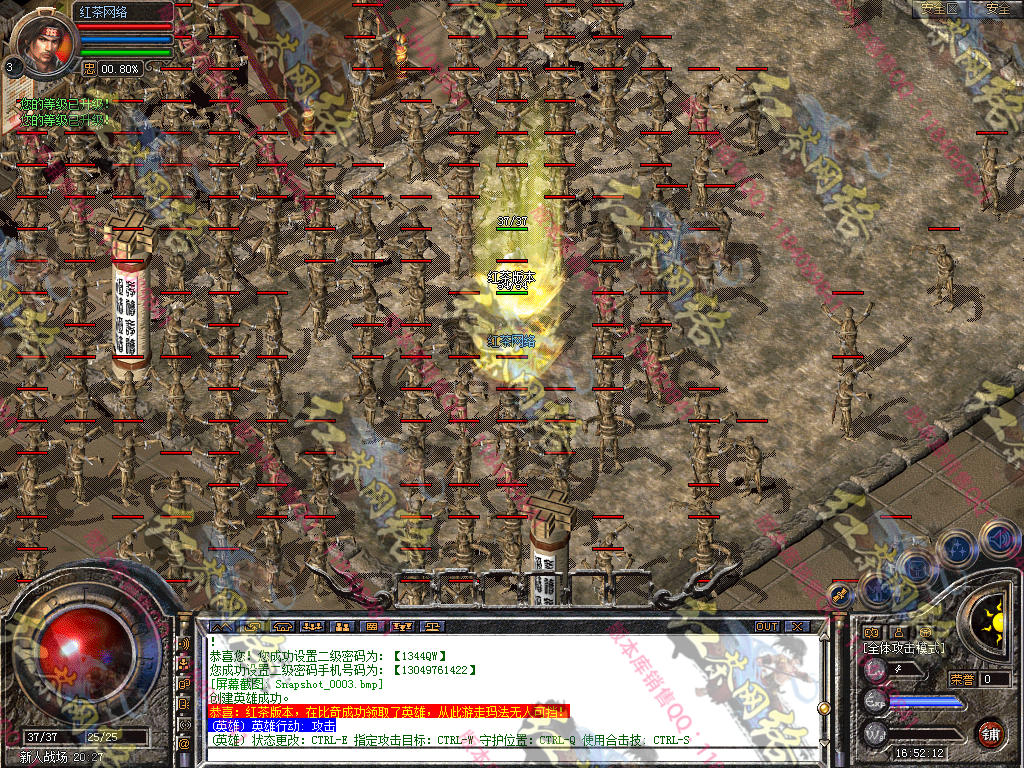Click the 忠 loyalty badge under the hero bars
The width and height of the screenshot is (1024, 768).
(x=89, y=68)
